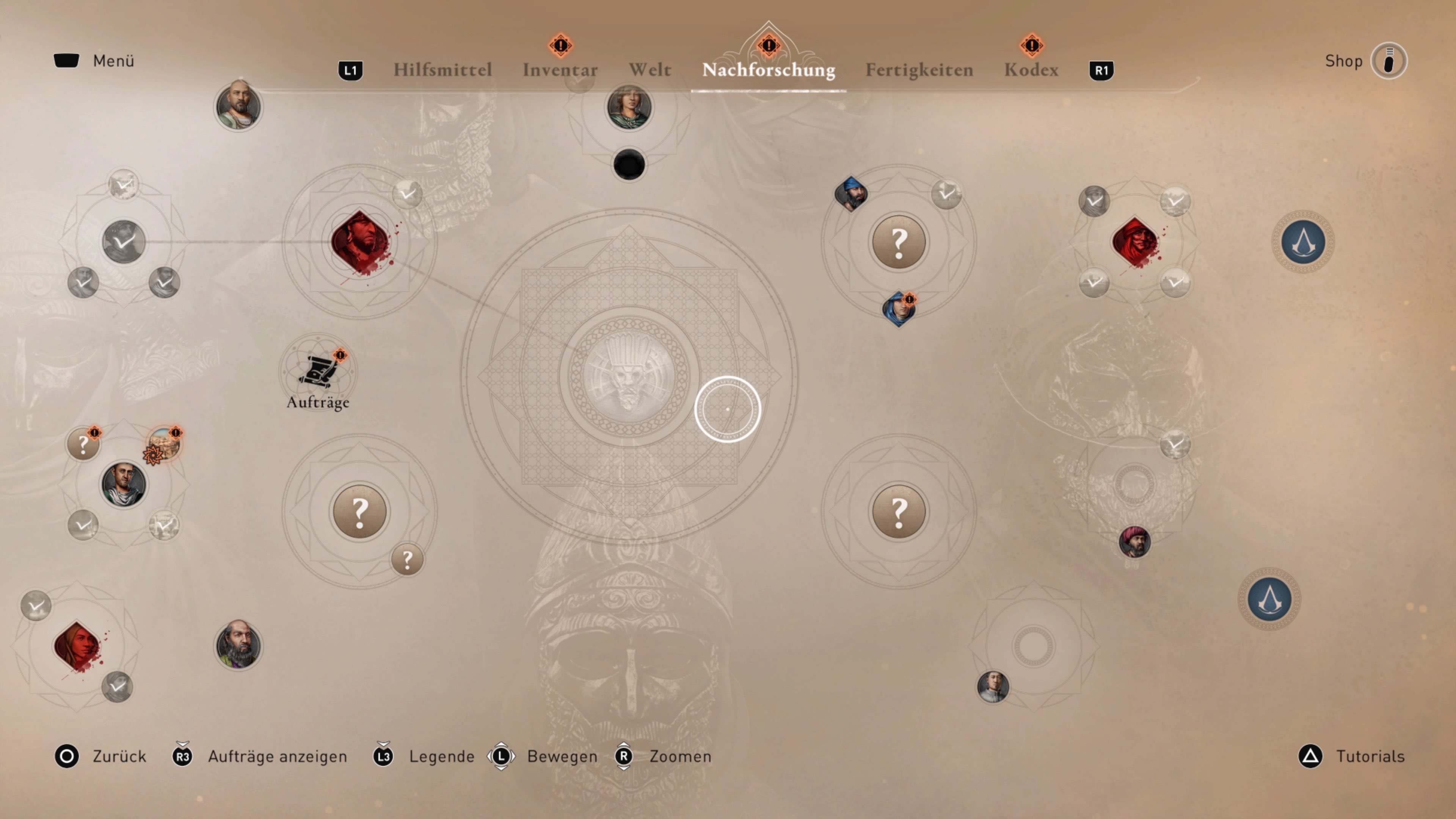The height and width of the screenshot is (819, 1456).
Task: Open the red-turbaned eliminated target portrait
Action: 1134,242
